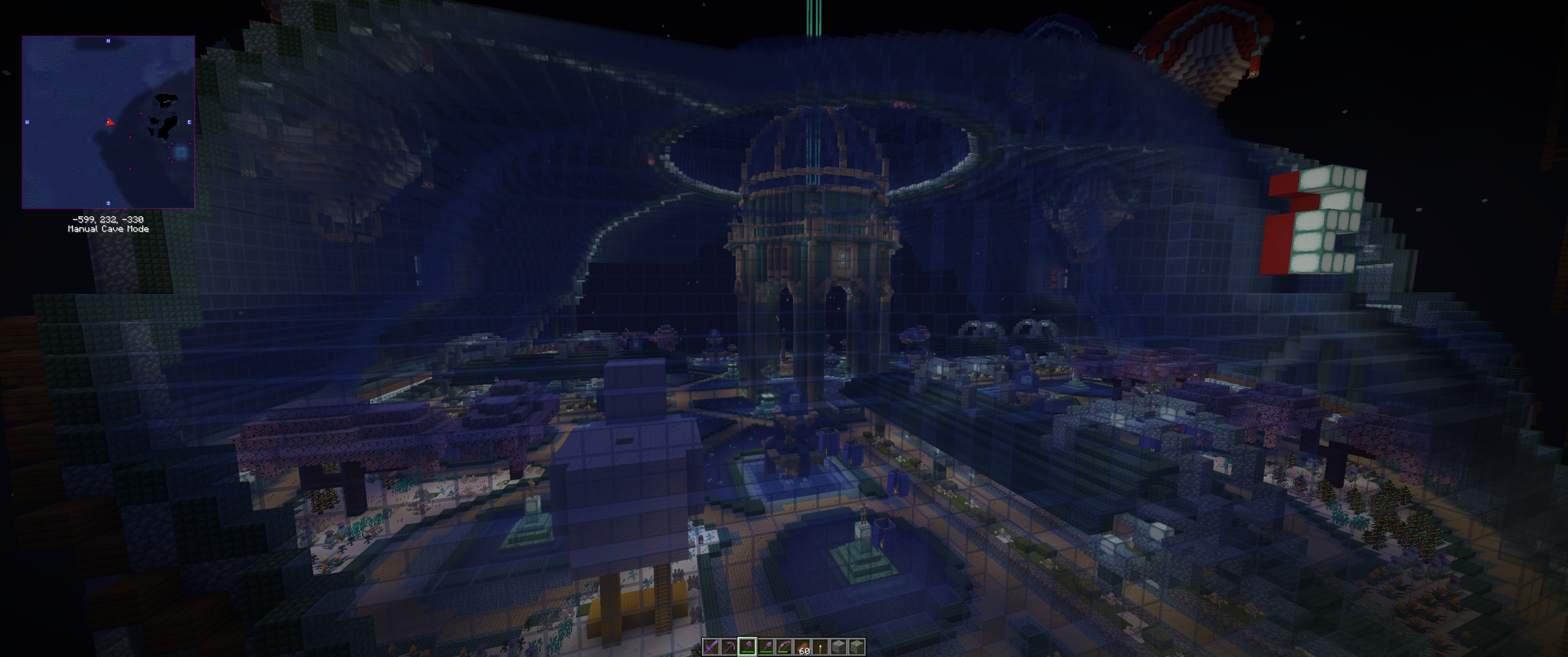This screenshot has width=1568, height=657.
Task: Select the grey stone block slot
Action: [839, 647]
